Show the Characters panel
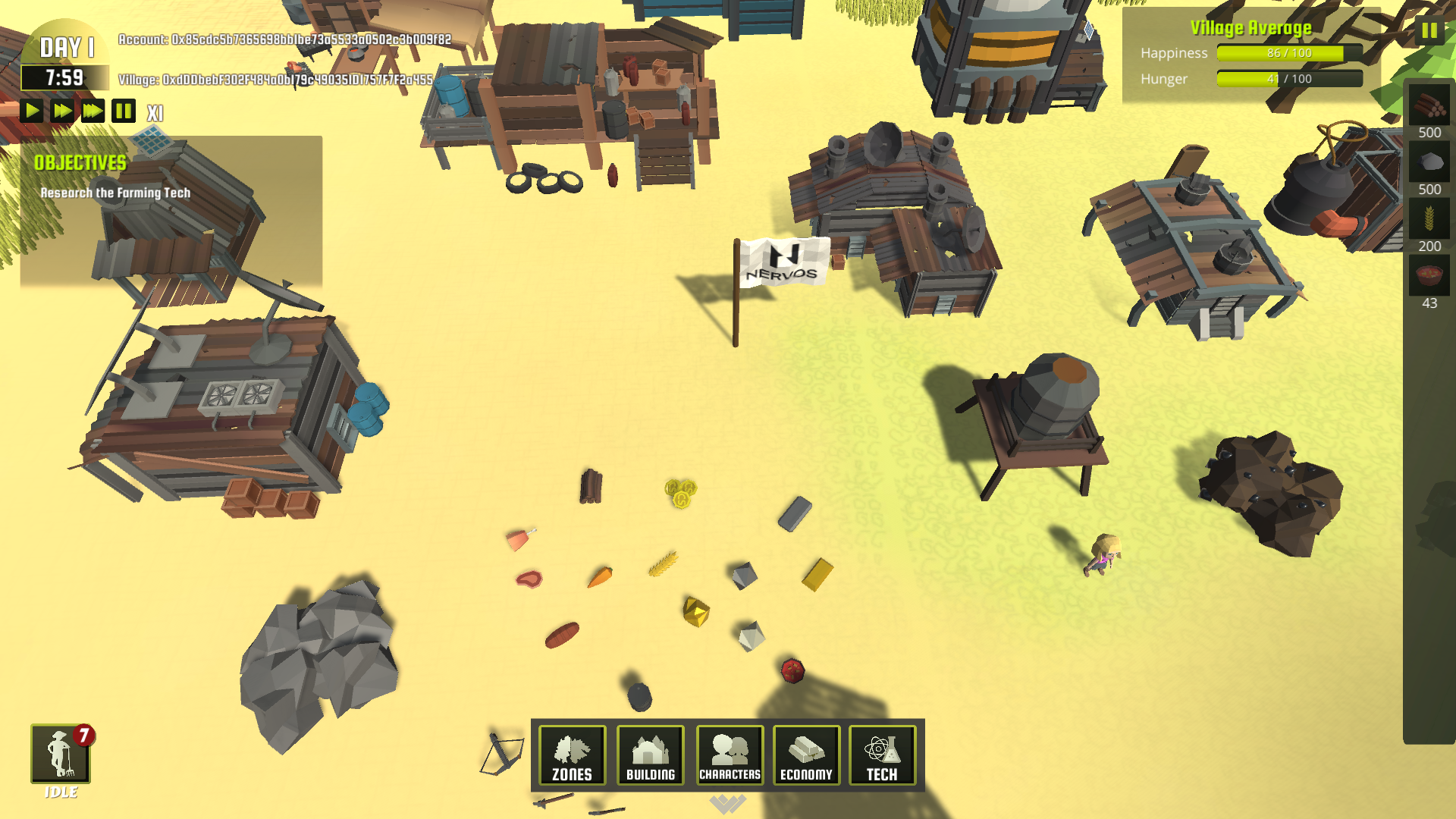Image resolution: width=1456 pixels, height=819 pixels. click(x=730, y=755)
